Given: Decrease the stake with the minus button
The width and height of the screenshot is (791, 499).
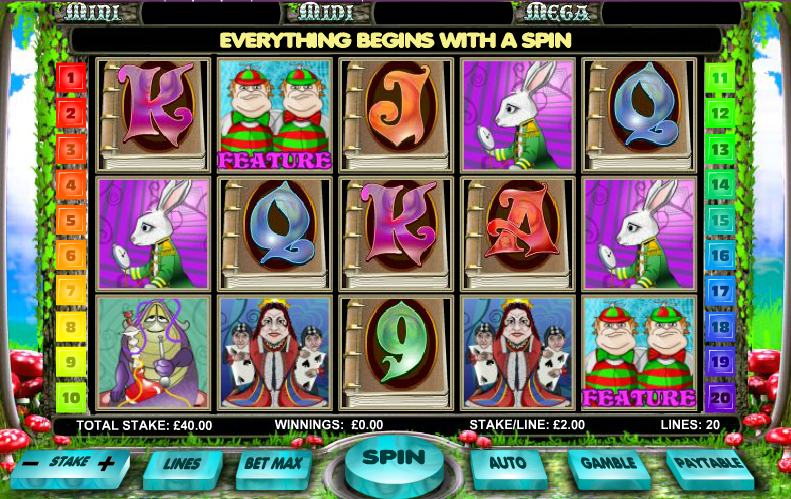Looking at the screenshot, I should click(x=32, y=464).
